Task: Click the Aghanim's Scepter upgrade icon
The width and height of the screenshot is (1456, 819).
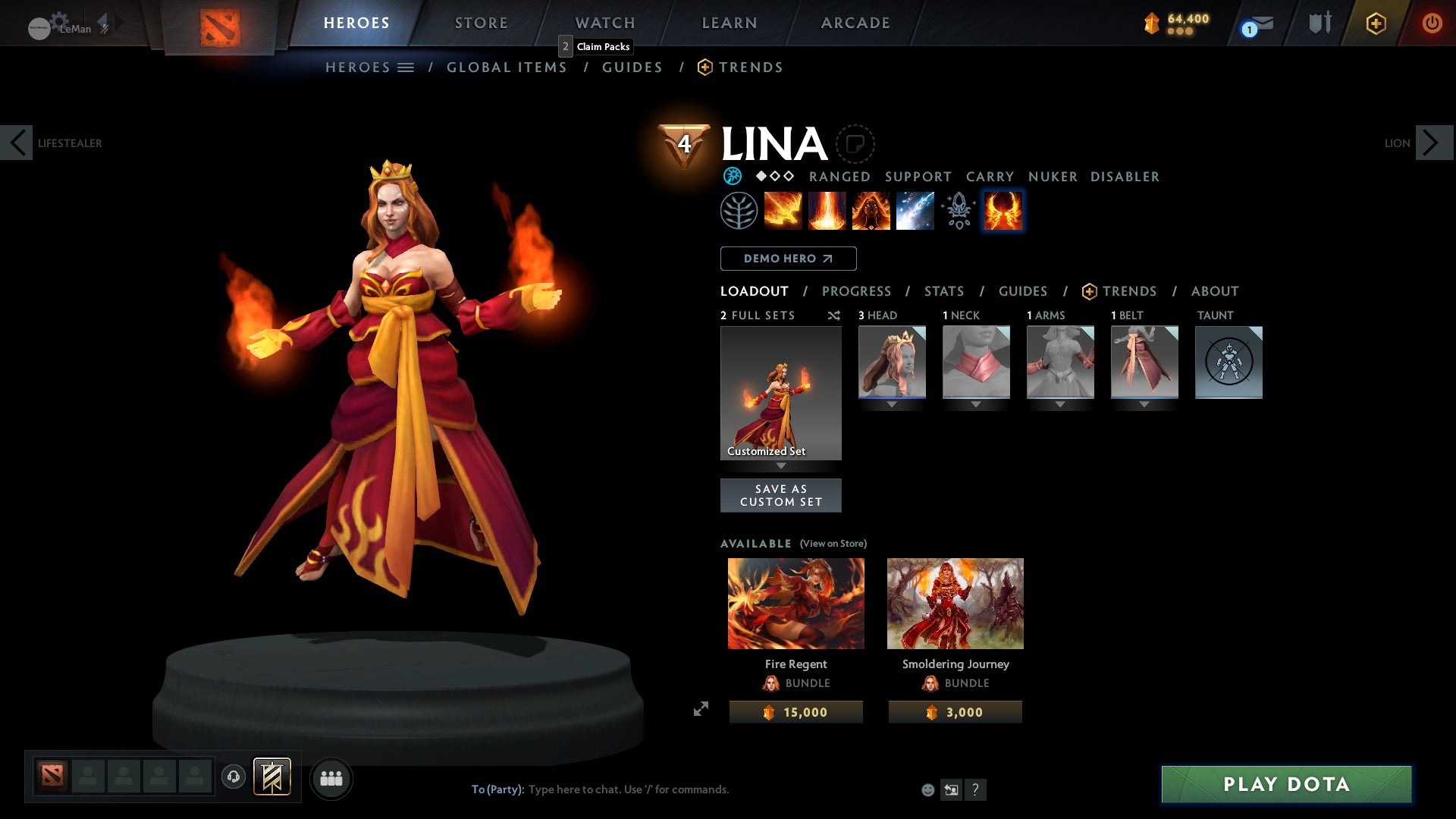Action: coord(959,210)
